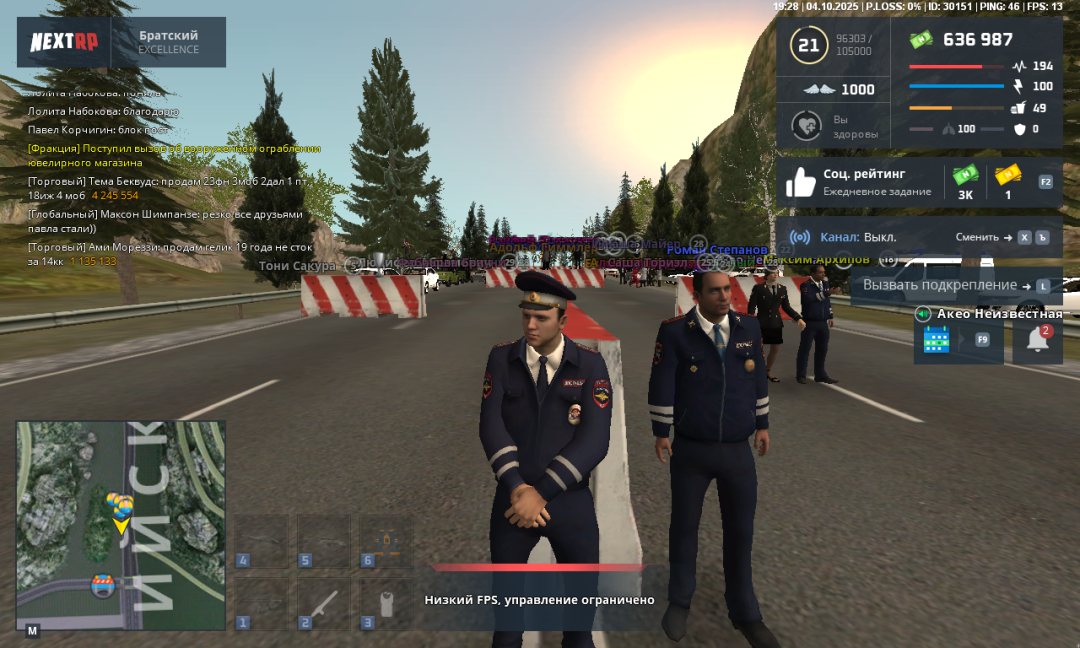The width and height of the screenshot is (1080, 648).
Task: Select the rifle in hotbar slot 1
Action: tap(261, 603)
